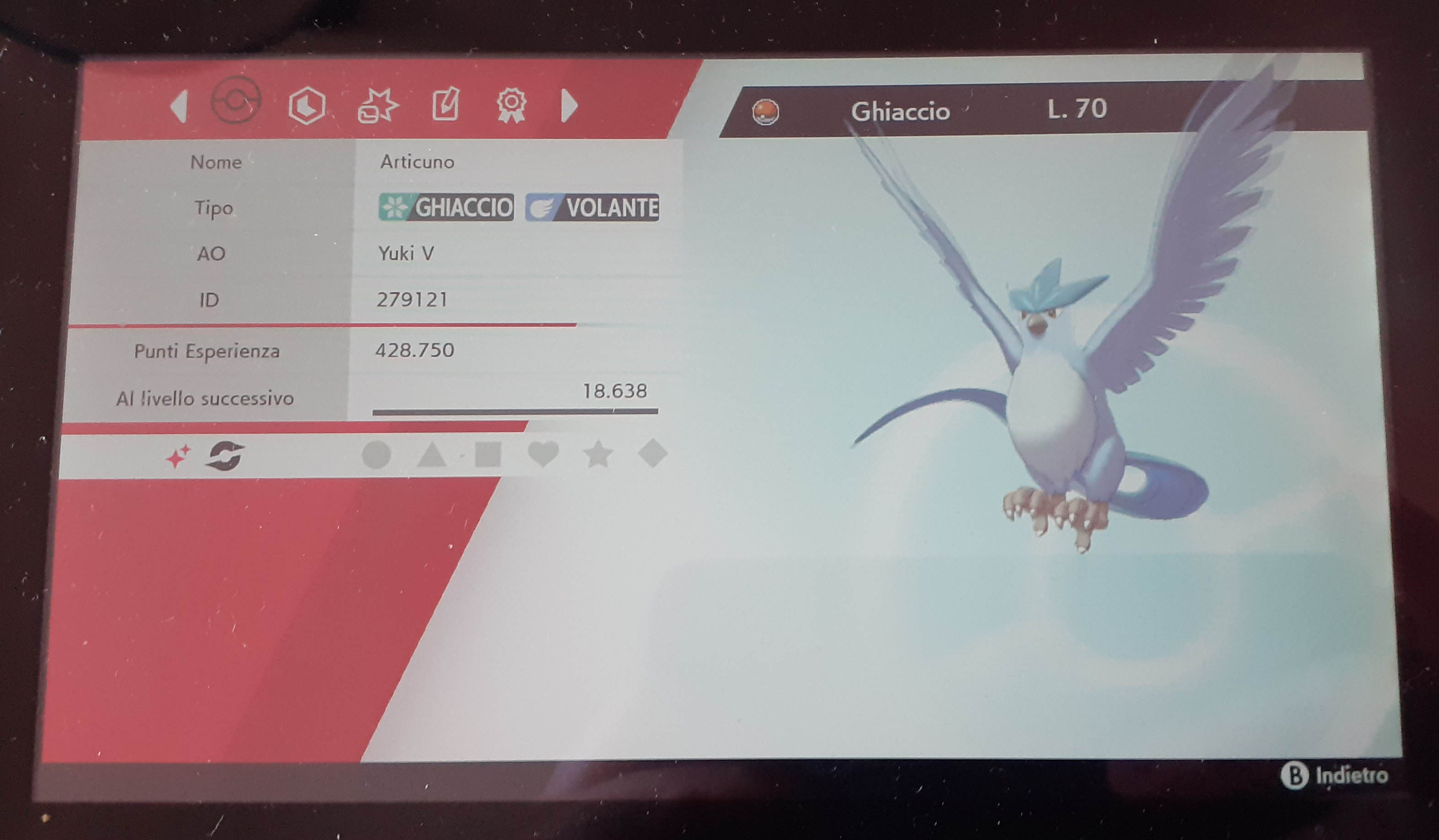The image size is (1439, 840).
Task: Toggle the star marking
Action: pos(598,455)
